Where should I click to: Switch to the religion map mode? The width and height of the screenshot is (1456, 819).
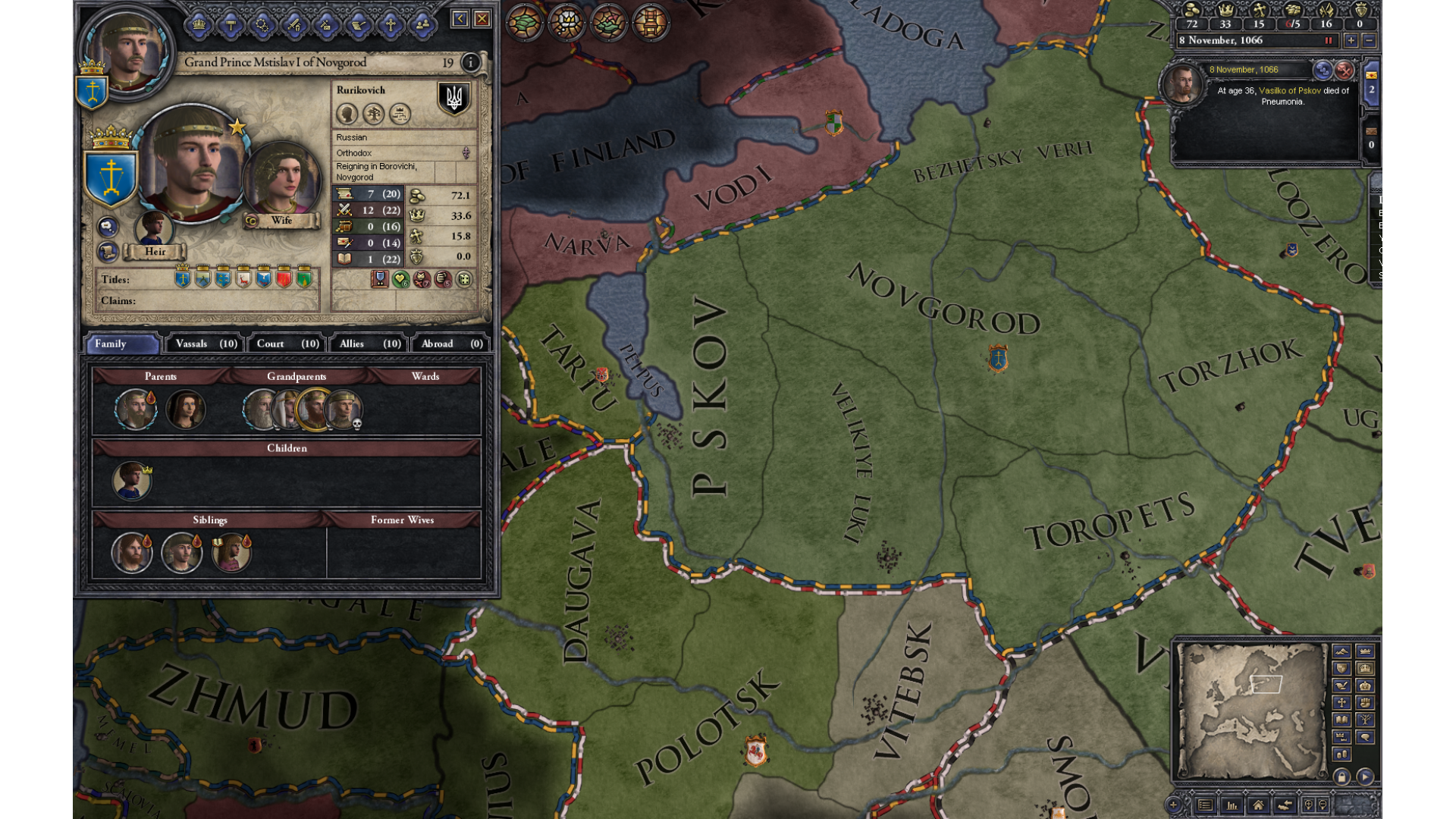pyautogui.click(x=1341, y=702)
